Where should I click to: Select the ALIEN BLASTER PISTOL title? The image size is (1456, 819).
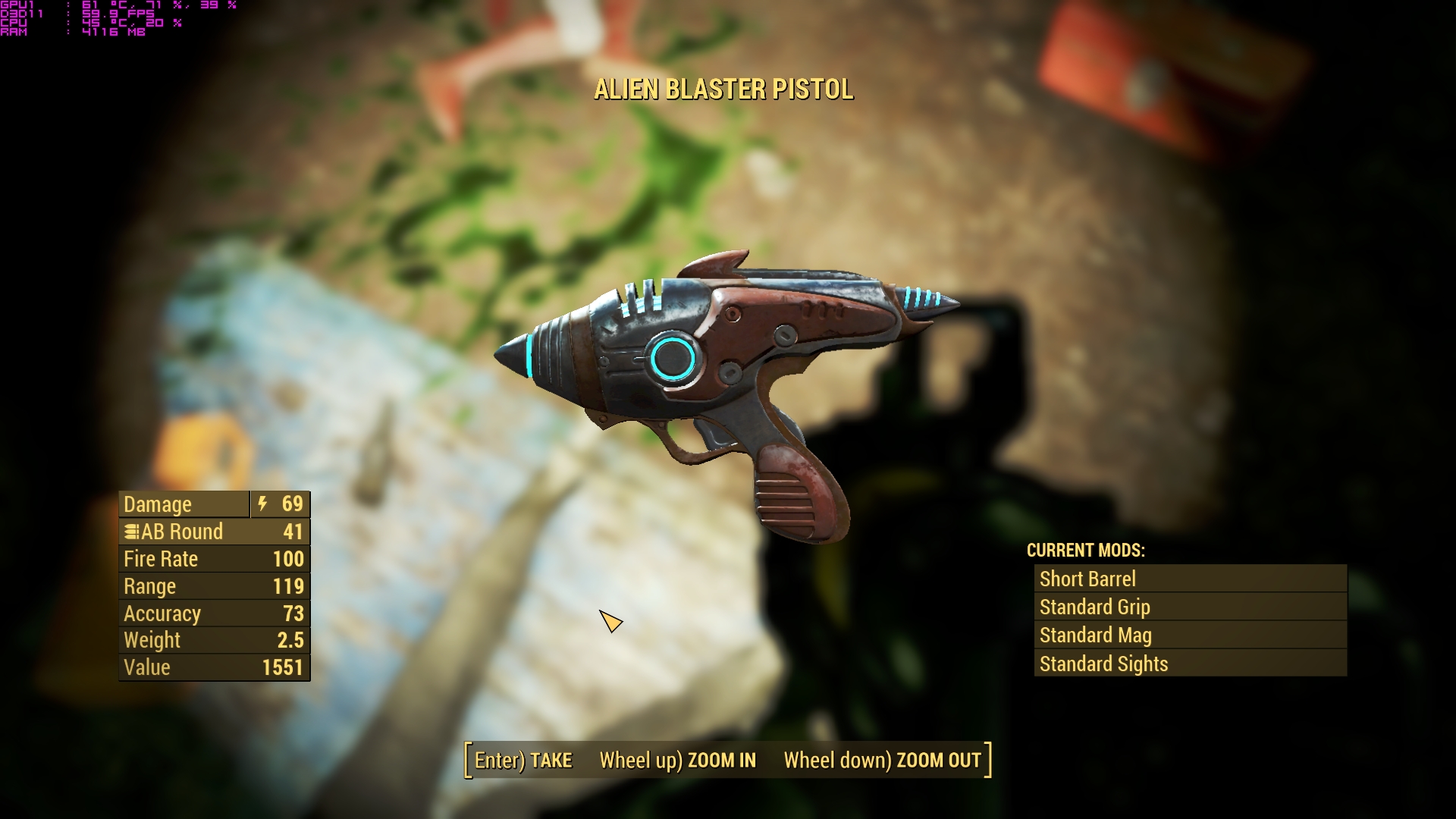pyautogui.click(x=723, y=89)
